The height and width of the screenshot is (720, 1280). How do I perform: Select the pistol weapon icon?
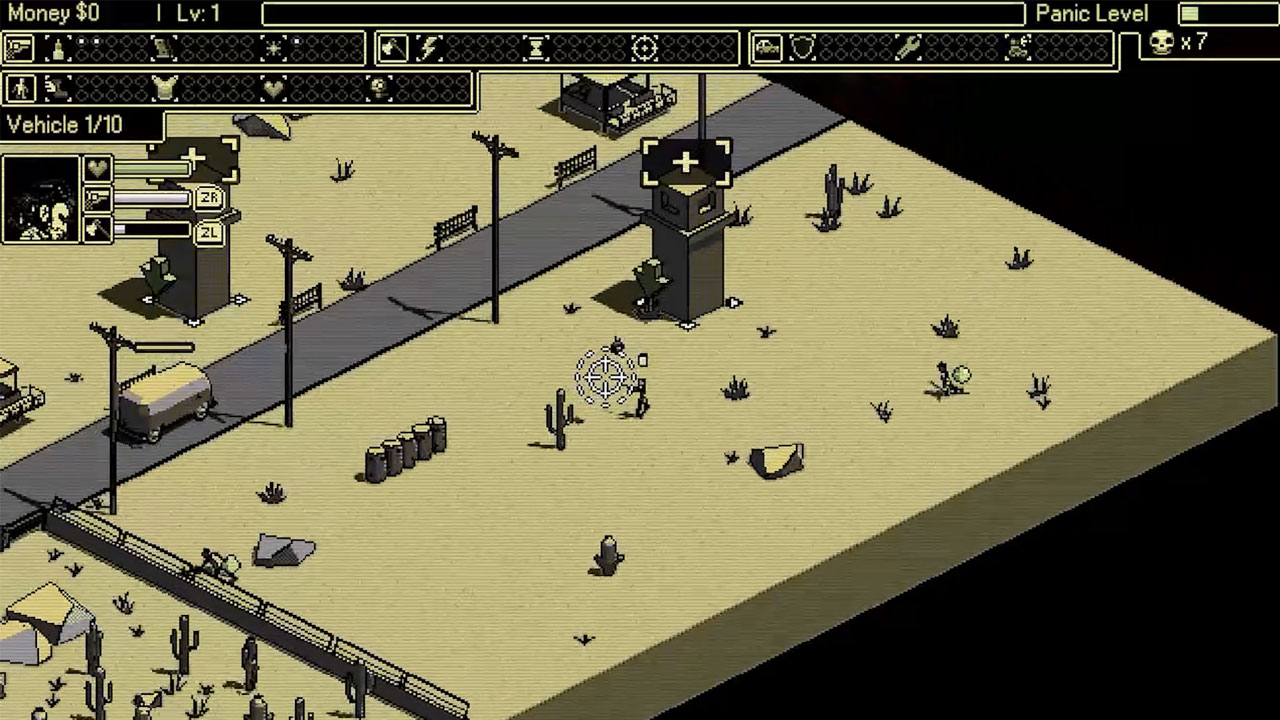(x=19, y=47)
